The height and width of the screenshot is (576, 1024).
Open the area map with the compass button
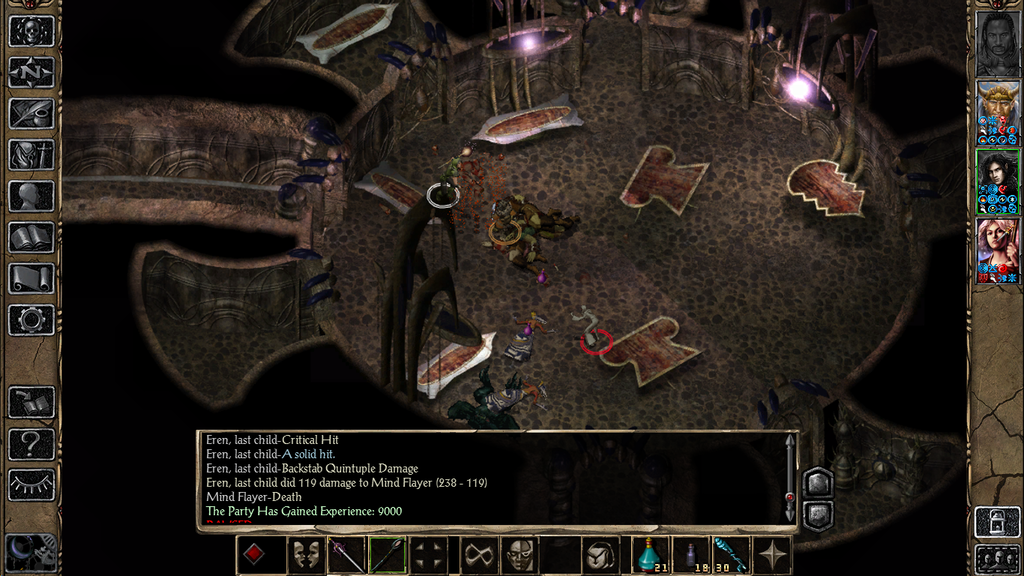[31, 72]
